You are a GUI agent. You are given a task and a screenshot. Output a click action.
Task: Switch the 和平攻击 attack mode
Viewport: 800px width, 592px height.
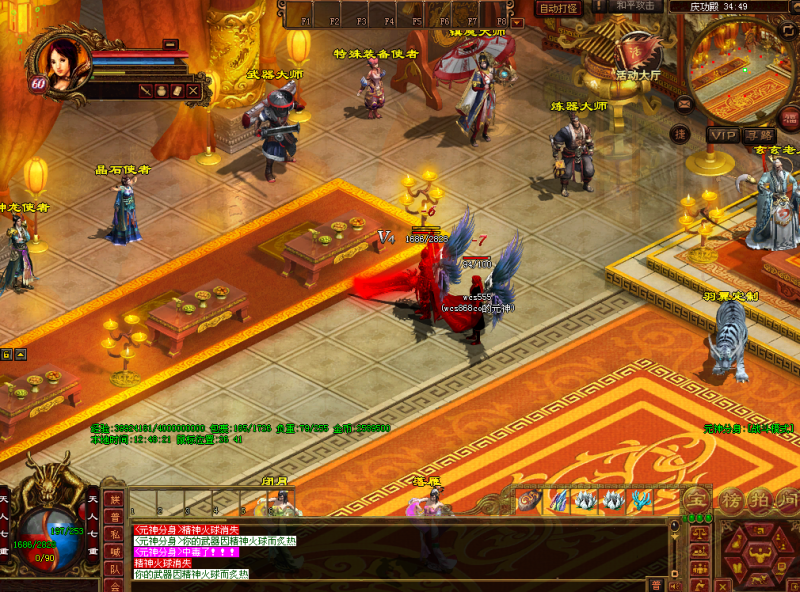(x=635, y=6)
